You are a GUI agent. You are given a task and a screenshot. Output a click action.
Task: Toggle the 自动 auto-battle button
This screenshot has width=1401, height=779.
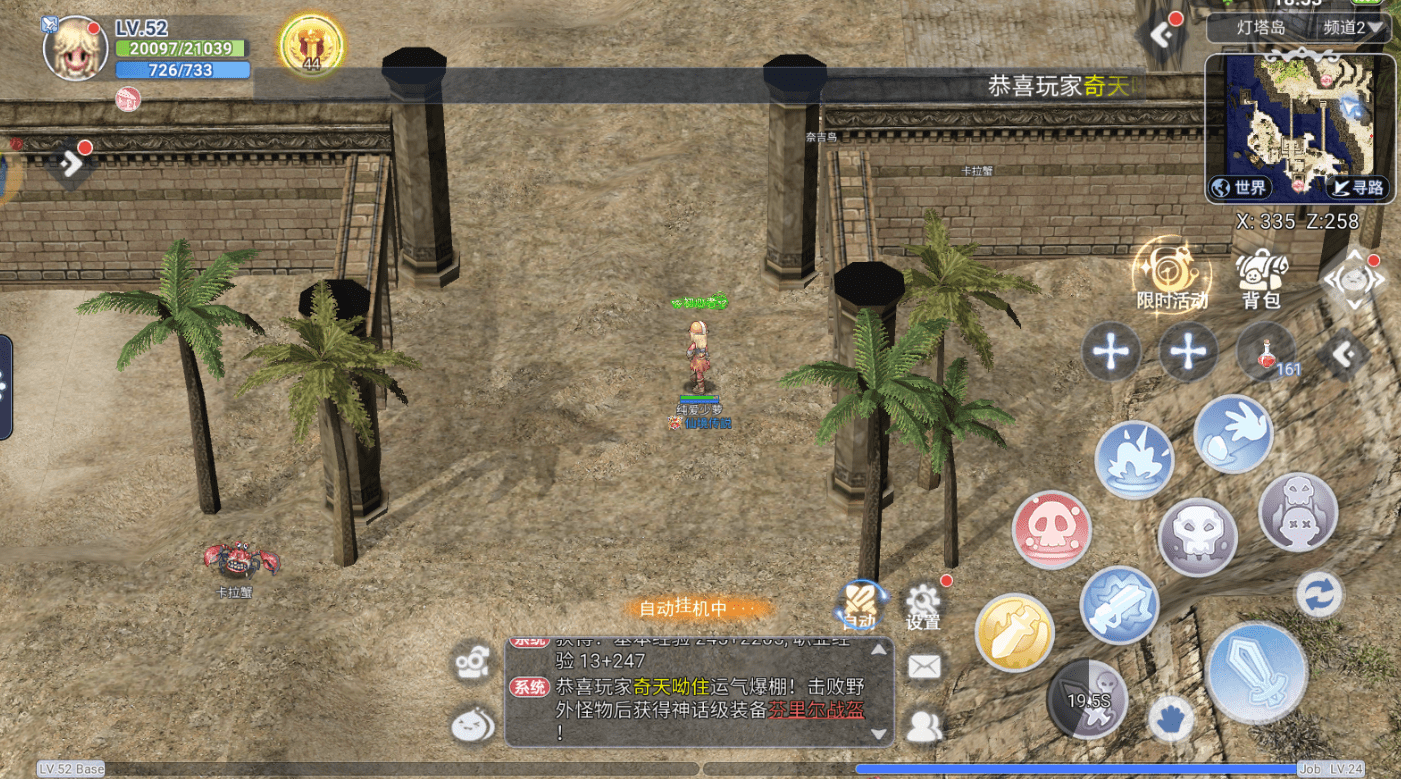pyautogui.click(x=860, y=605)
